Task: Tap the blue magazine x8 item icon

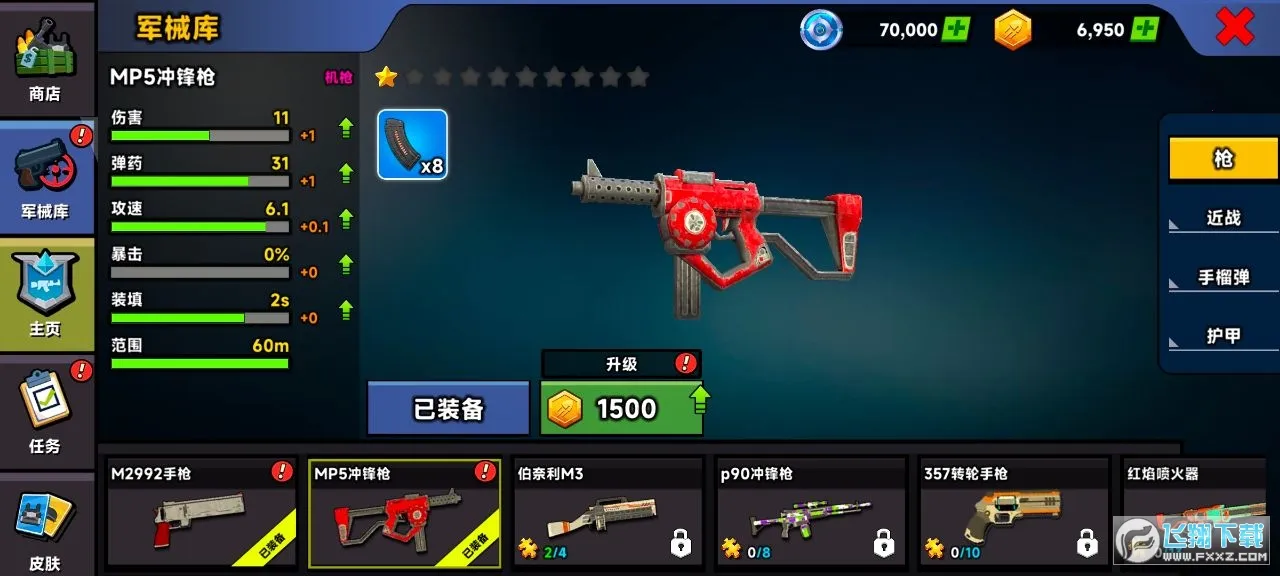Action: coord(412,144)
